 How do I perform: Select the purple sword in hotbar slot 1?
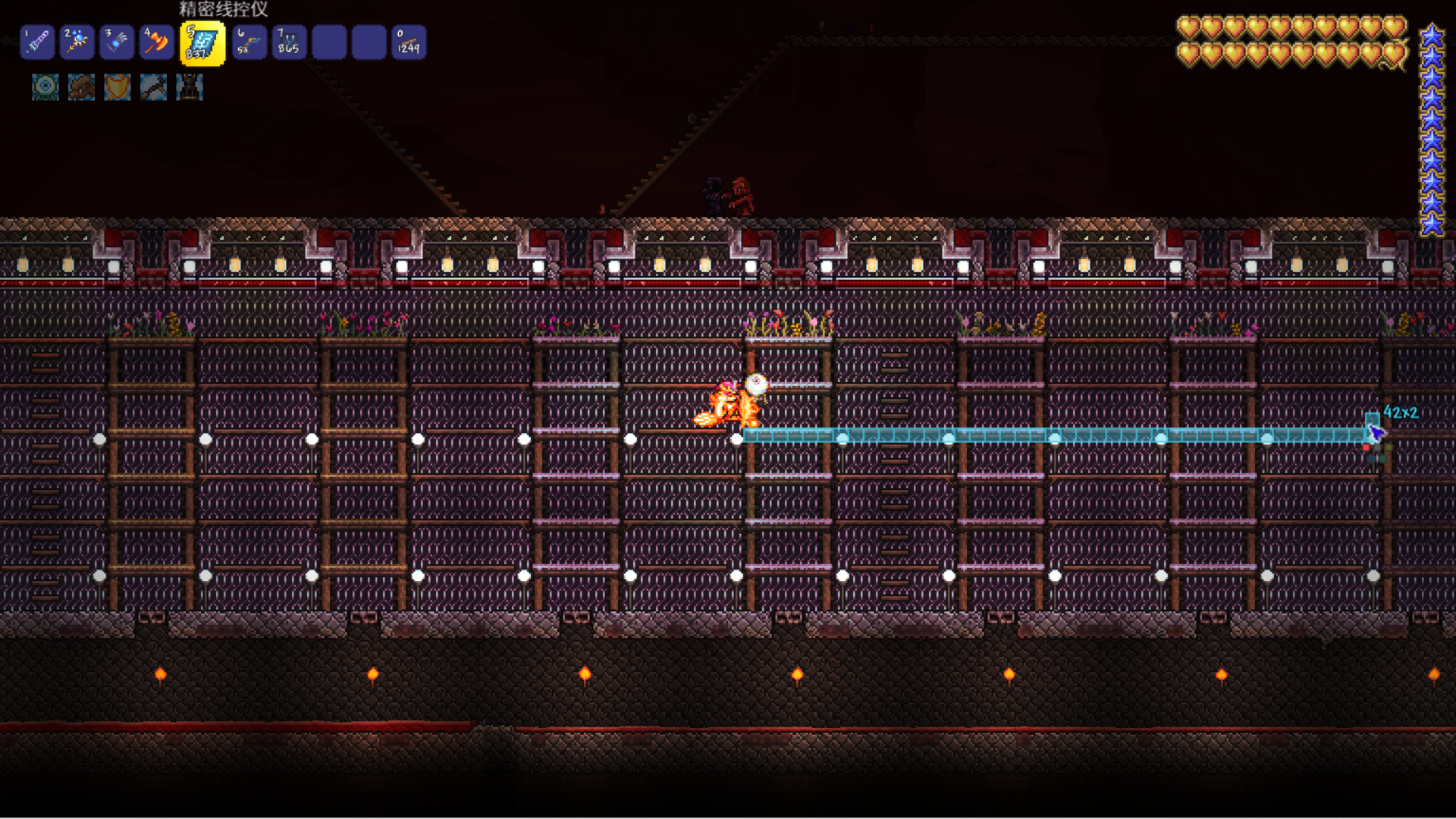(x=37, y=42)
